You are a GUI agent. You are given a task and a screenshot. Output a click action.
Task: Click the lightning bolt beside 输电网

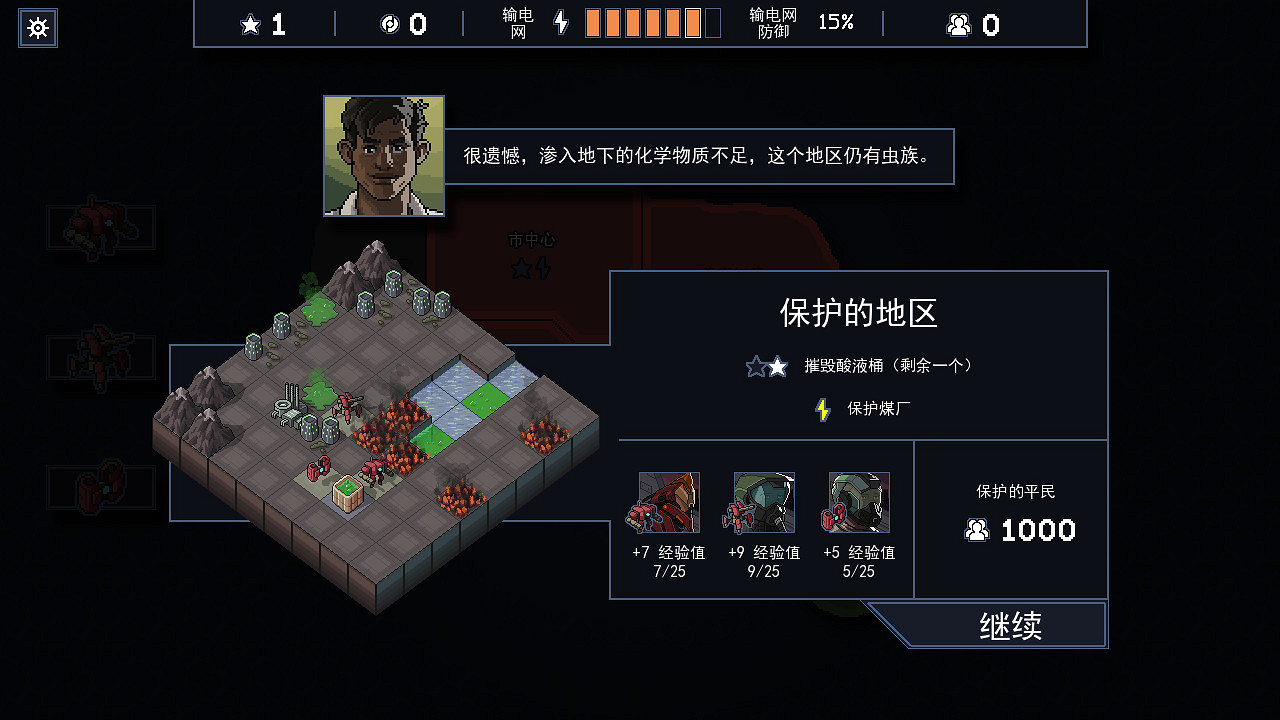(x=560, y=22)
